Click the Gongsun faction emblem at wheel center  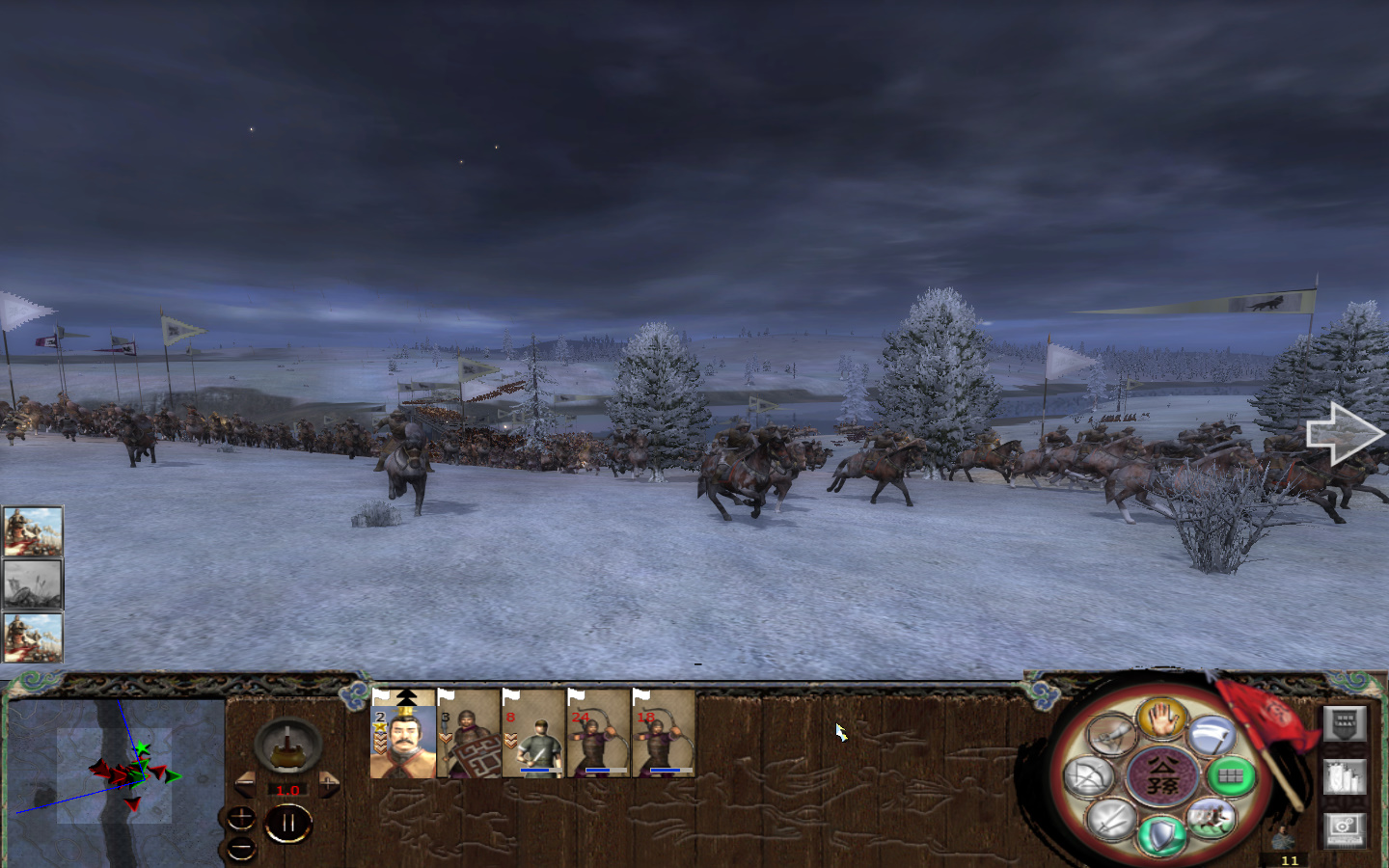click(1161, 775)
